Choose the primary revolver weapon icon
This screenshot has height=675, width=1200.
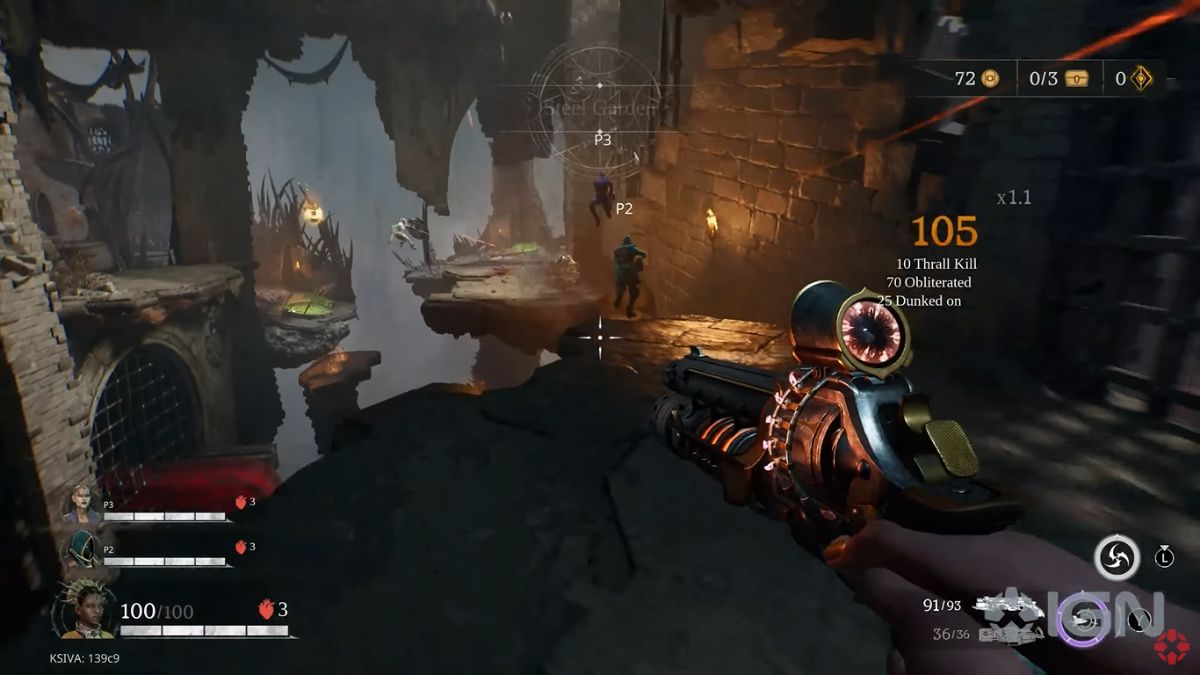pos(1011,604)
